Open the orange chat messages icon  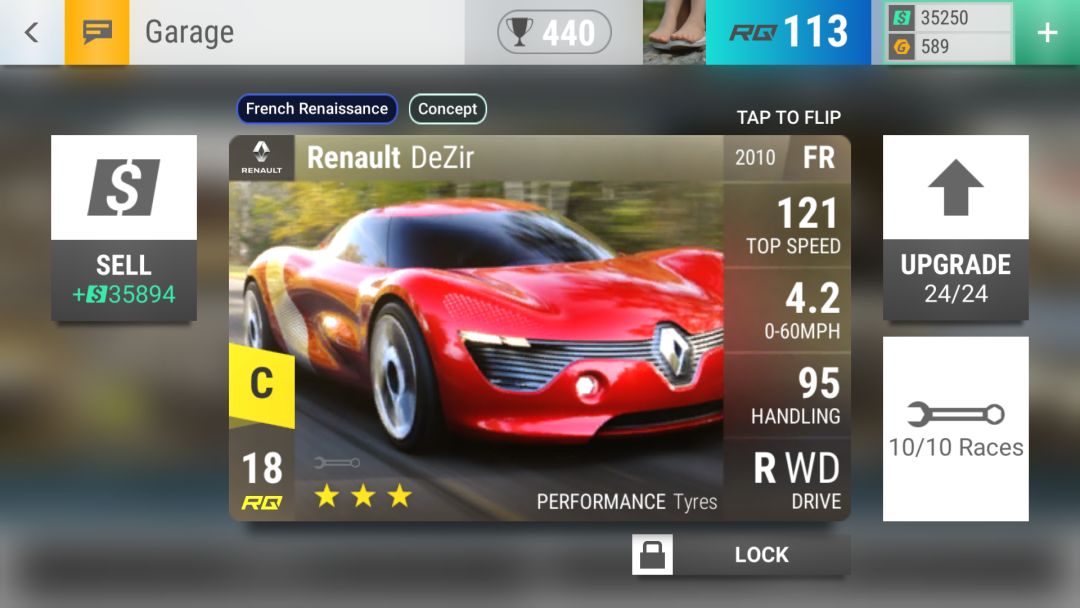(97, 32)
